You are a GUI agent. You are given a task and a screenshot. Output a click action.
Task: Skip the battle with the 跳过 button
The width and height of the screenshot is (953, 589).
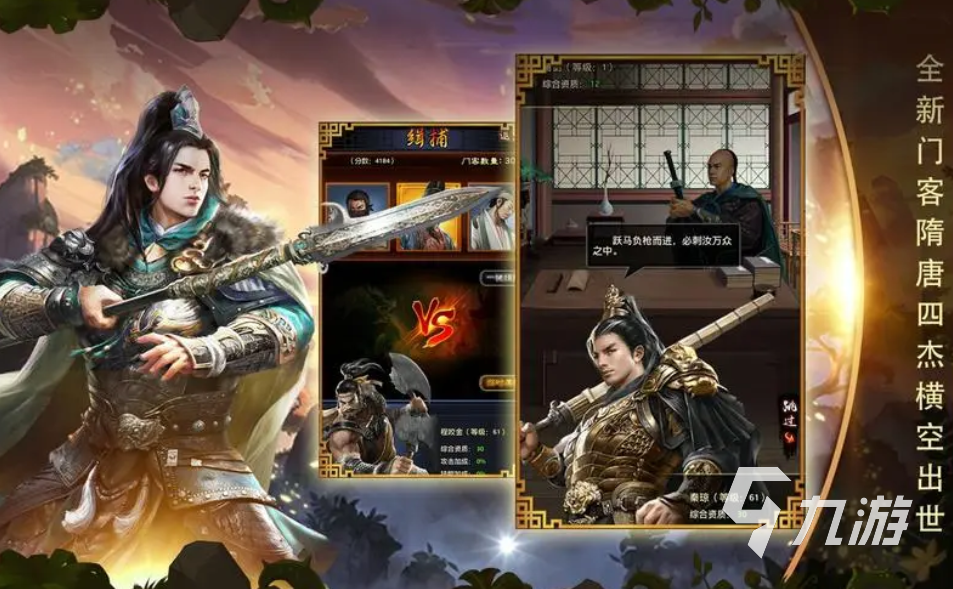point(787,413)
